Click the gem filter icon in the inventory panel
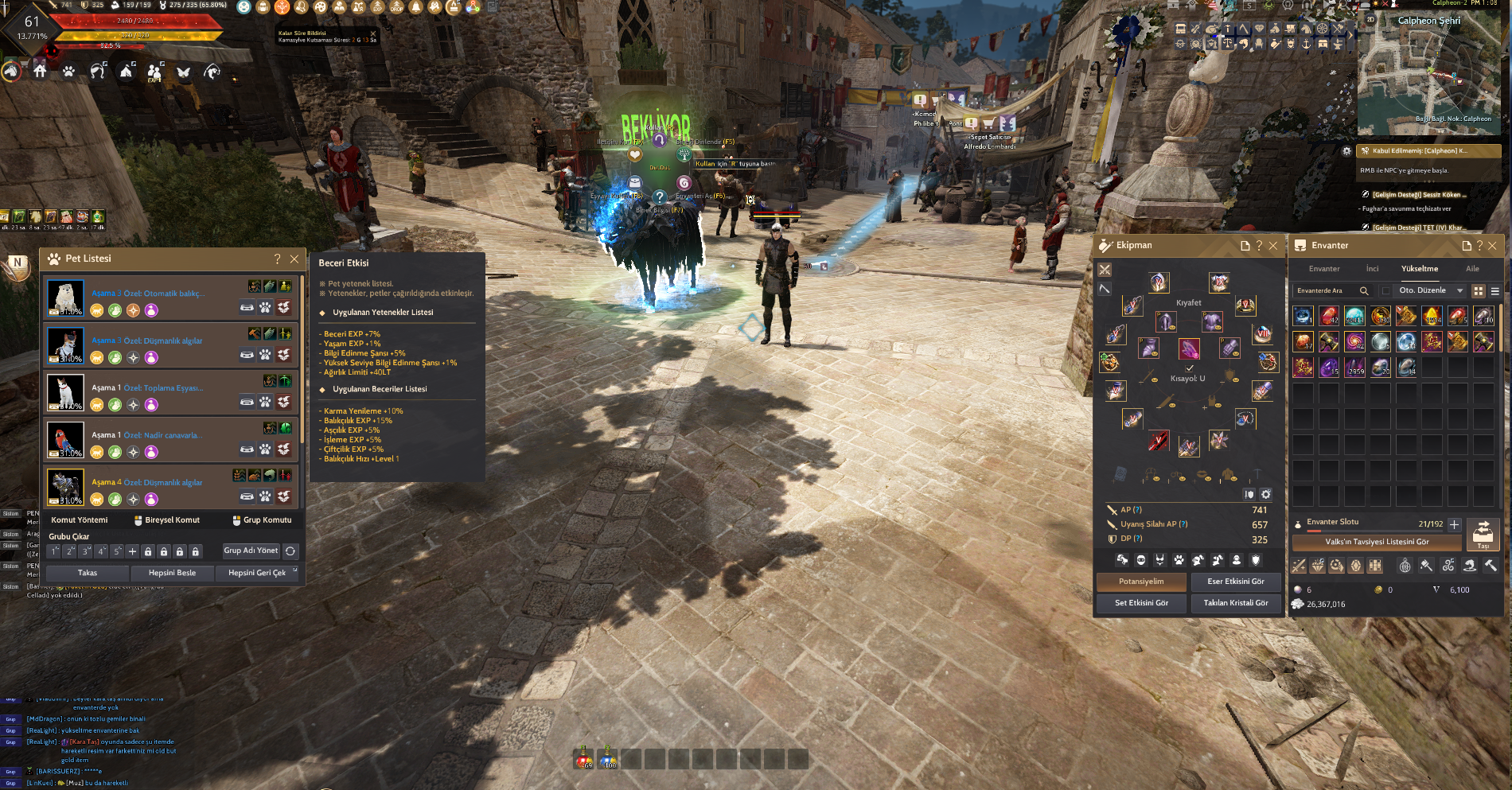The height and width of the screenshot is (790, 1512). pos(1317,566)
